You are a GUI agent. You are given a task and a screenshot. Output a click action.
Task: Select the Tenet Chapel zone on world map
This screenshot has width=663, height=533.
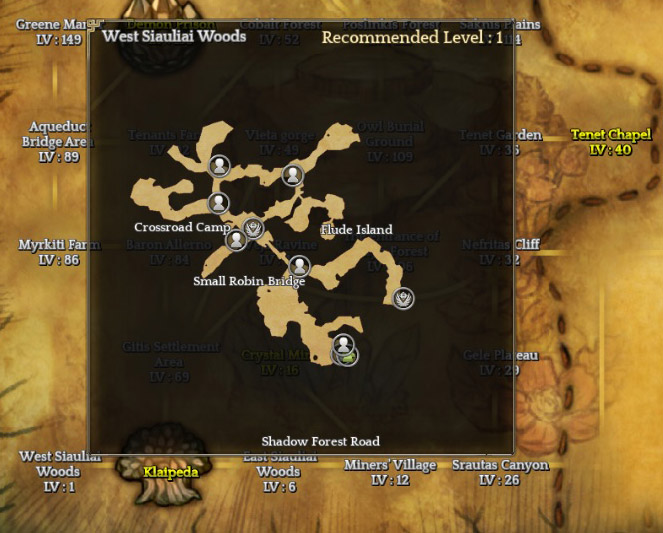tap(609, 142)
